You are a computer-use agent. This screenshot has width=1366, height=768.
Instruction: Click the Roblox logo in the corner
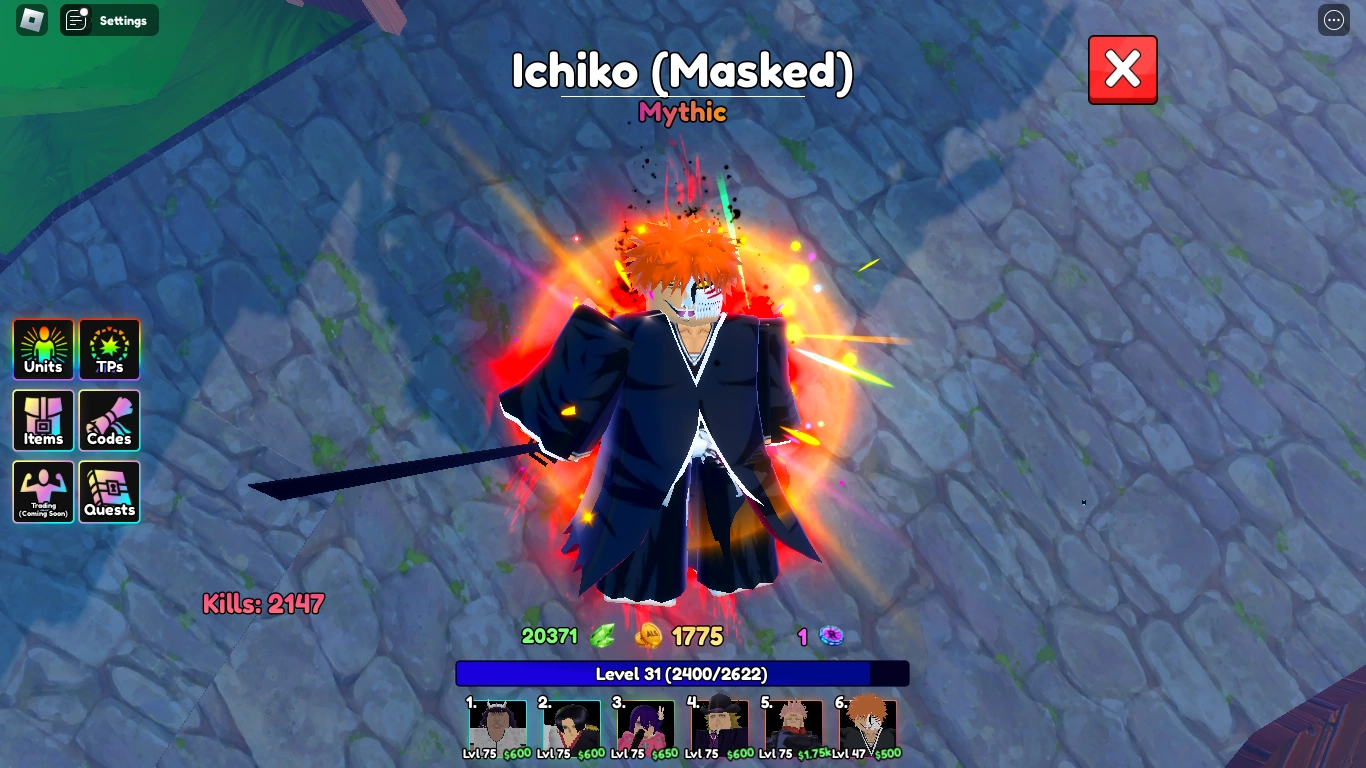click(33, 20)
